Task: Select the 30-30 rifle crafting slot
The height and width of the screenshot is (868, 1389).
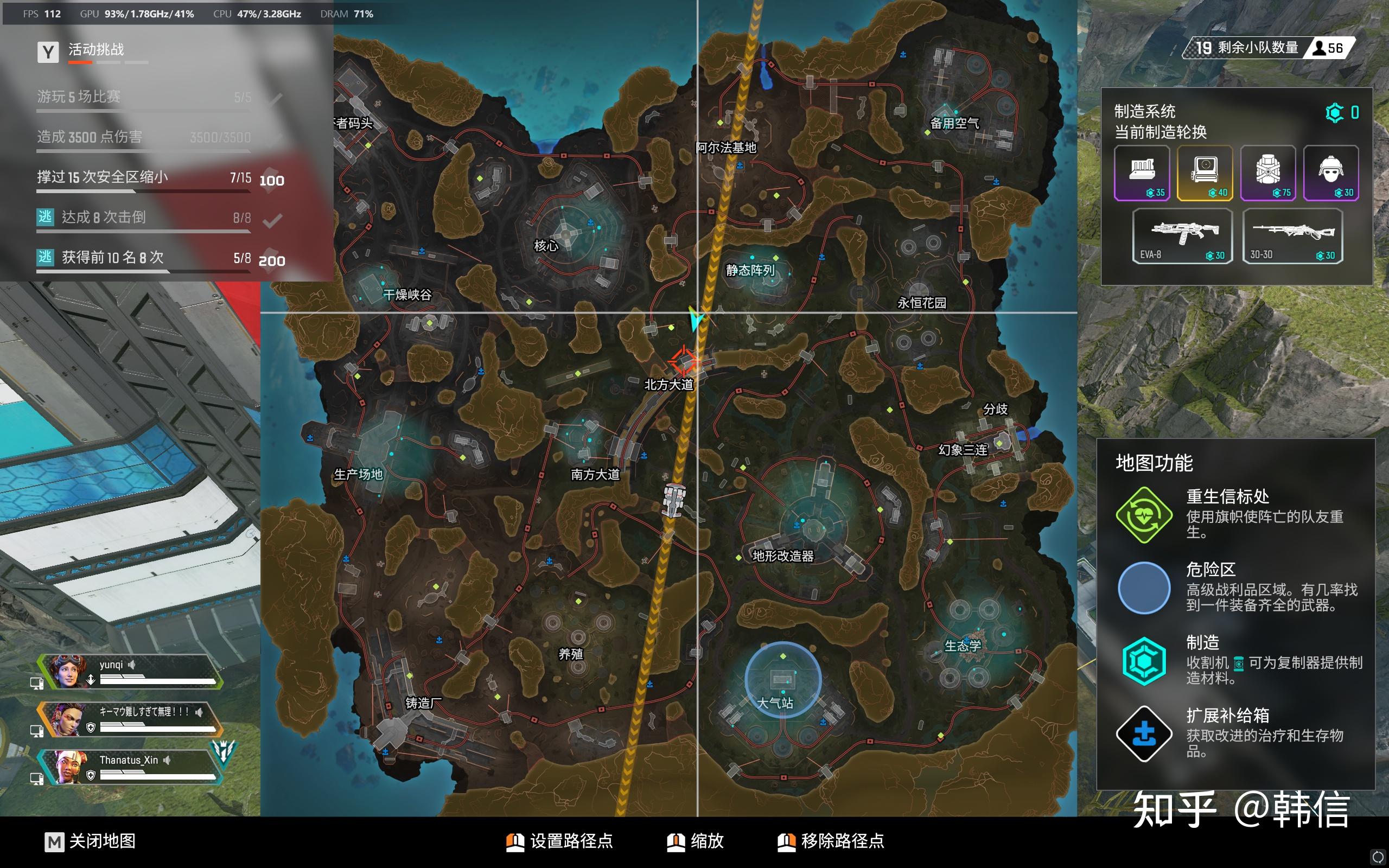Action: click(x=1292, y=236)
